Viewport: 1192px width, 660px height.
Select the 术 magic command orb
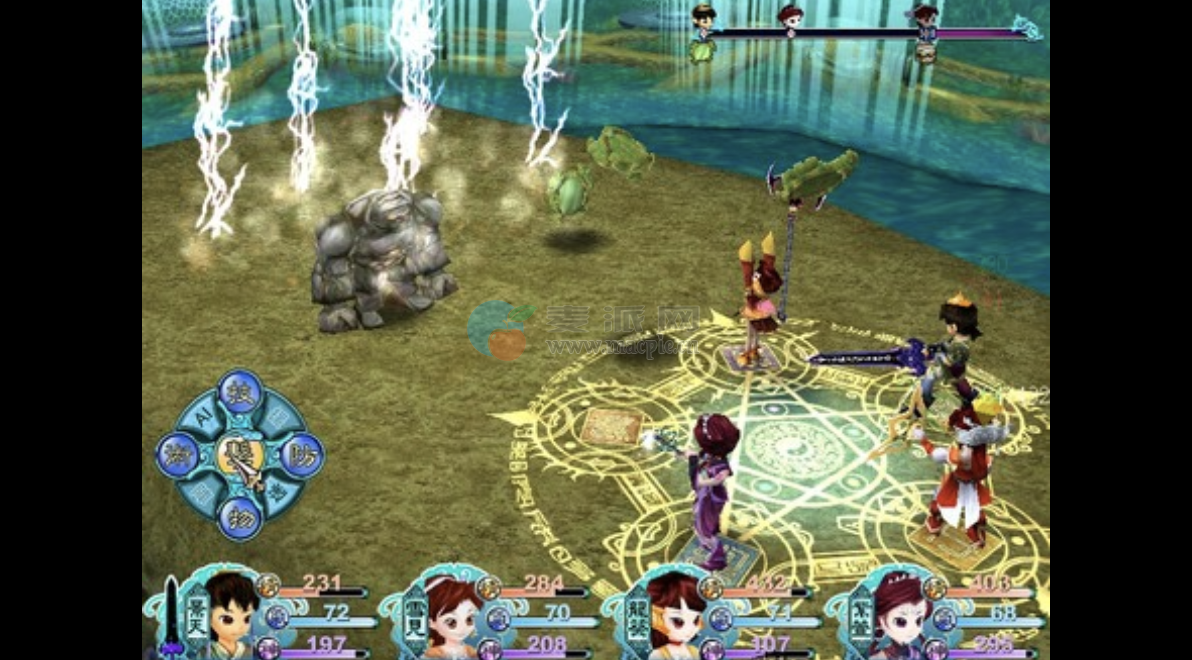pyautogui.click(x=179, y=456)
